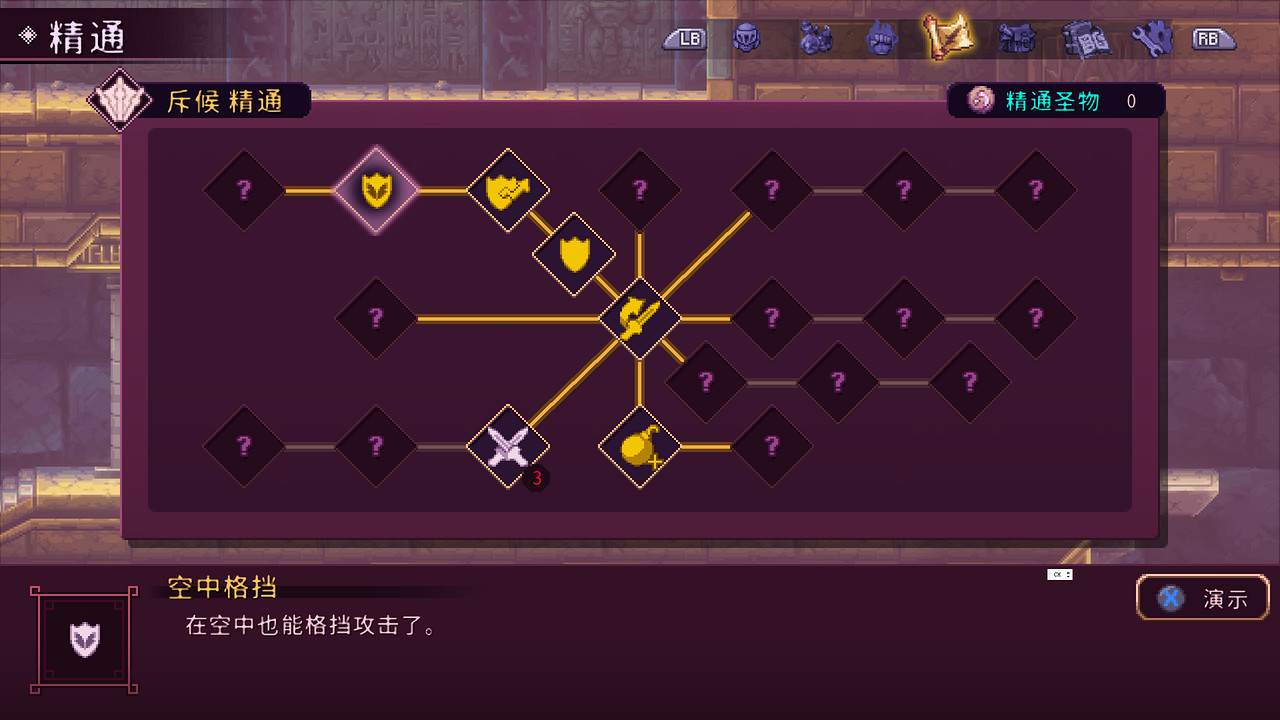
Task: Select the glowing fox shield mastery node
Action: [x=376, y=191]
